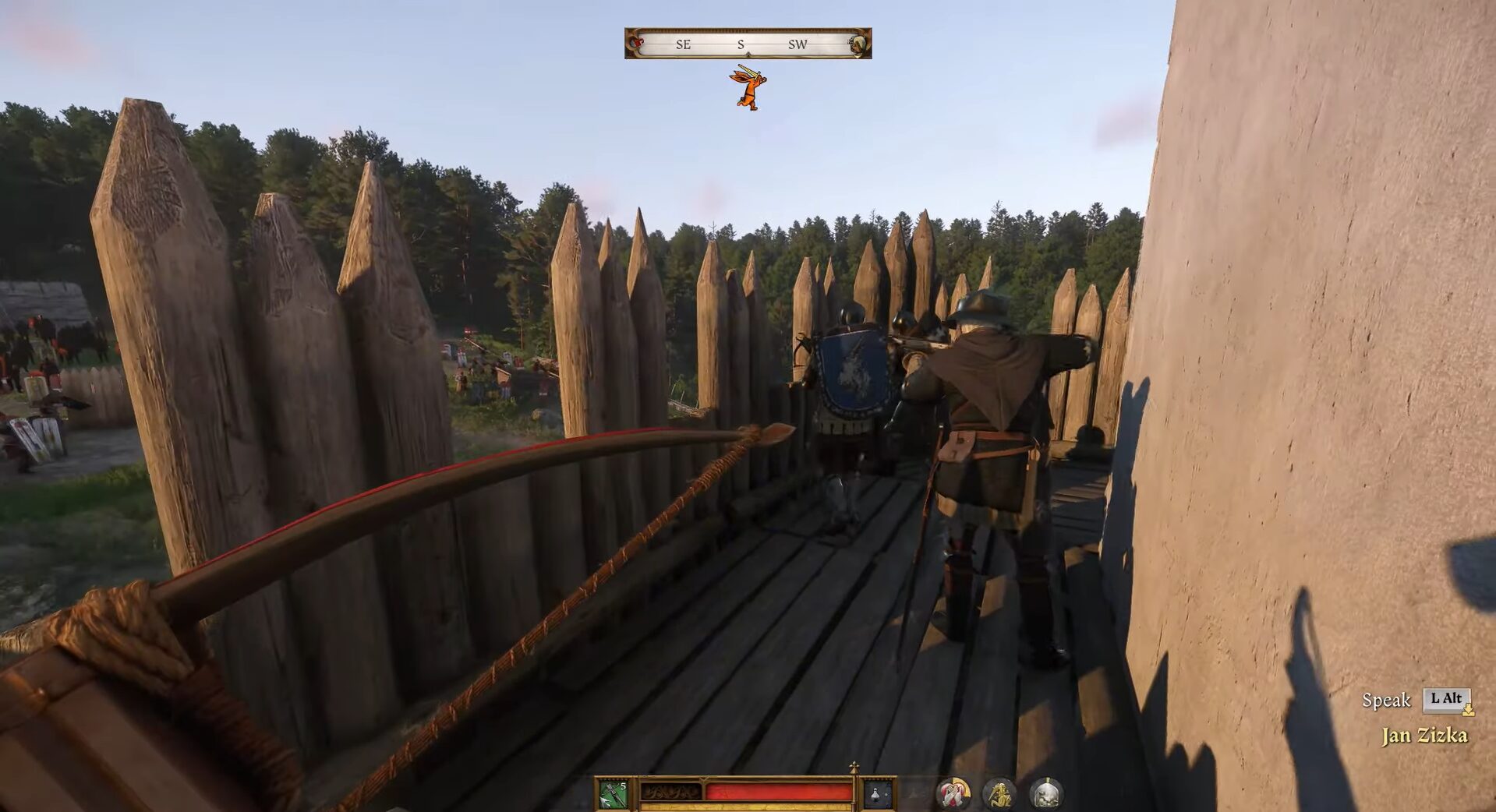Toggle the praying hands status buff
Viewport: 1496px width, 812px height.
pos(953,793)
